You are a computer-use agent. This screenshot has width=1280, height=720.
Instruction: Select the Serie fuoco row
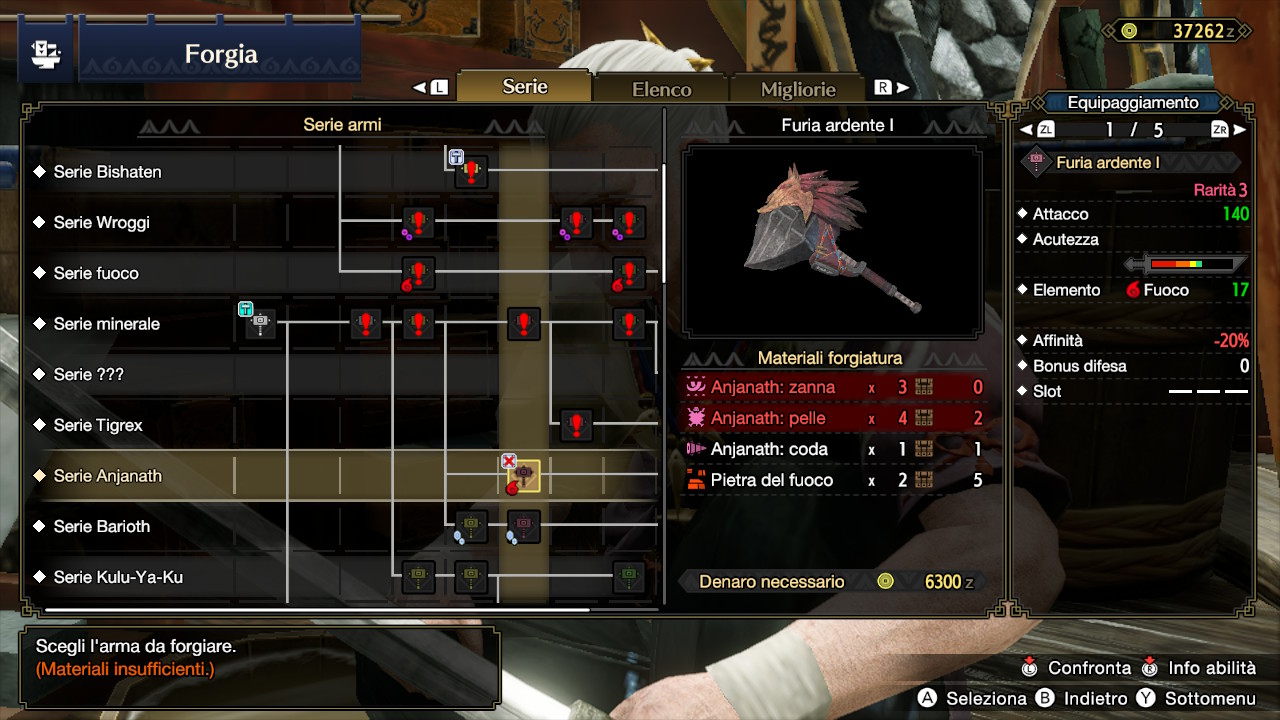(96, 273)
